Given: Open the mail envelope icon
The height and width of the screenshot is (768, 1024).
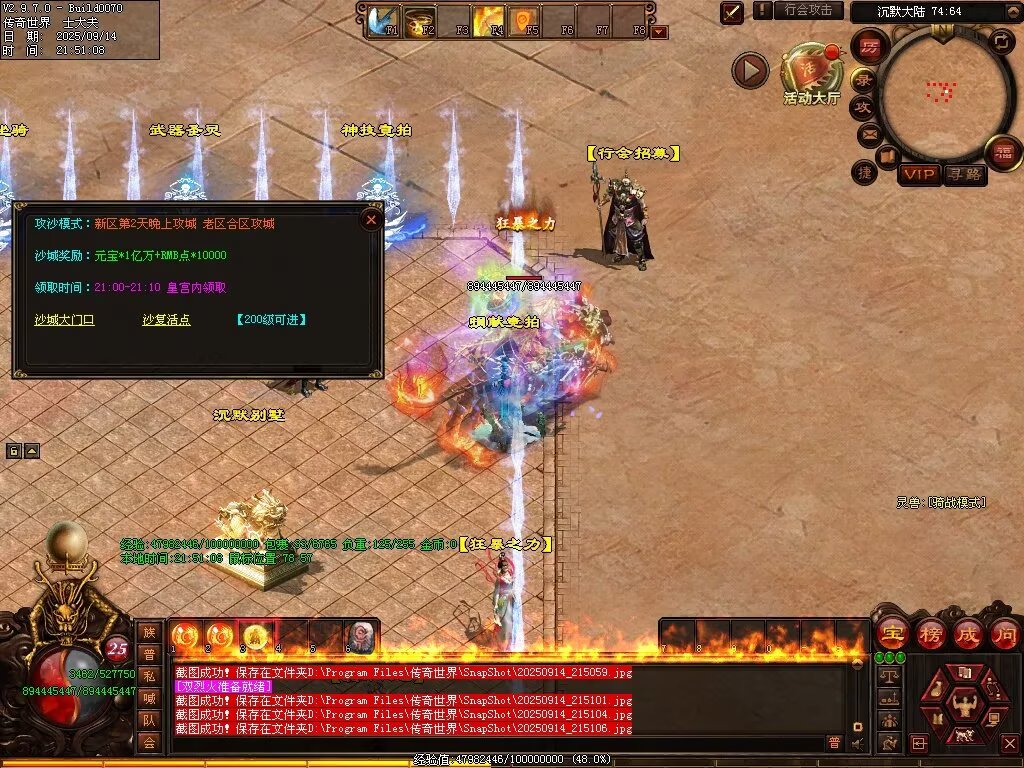Looking at the screenshot, I should point(868,133).
